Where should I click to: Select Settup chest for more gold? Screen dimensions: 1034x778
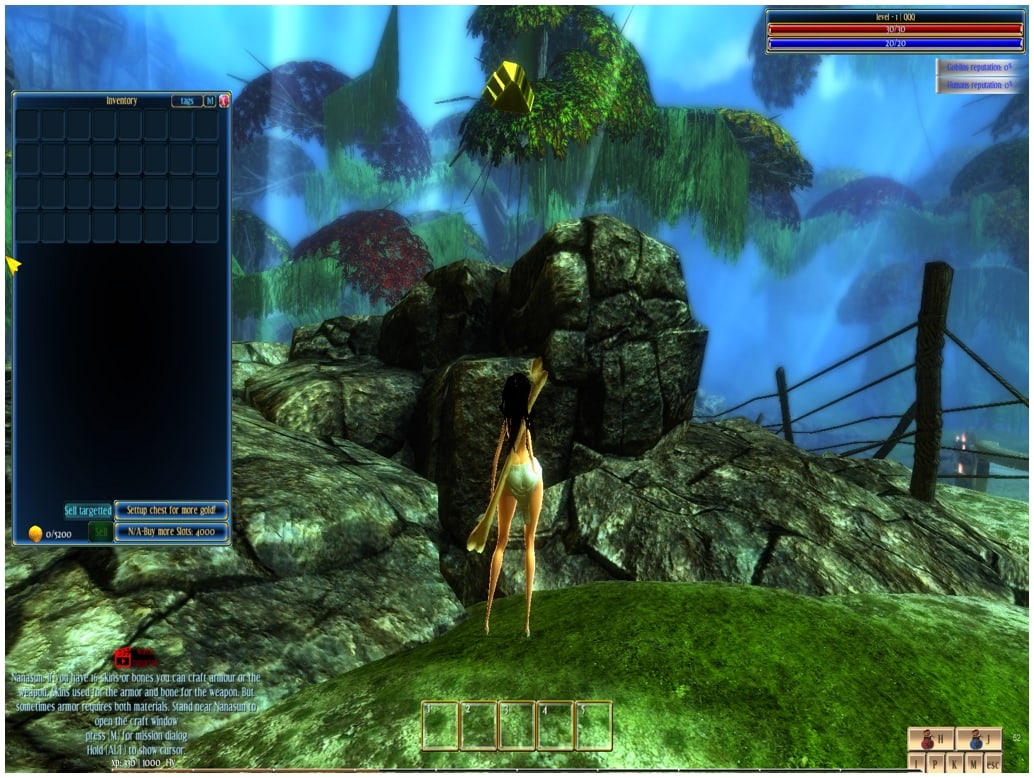(171, 510)
